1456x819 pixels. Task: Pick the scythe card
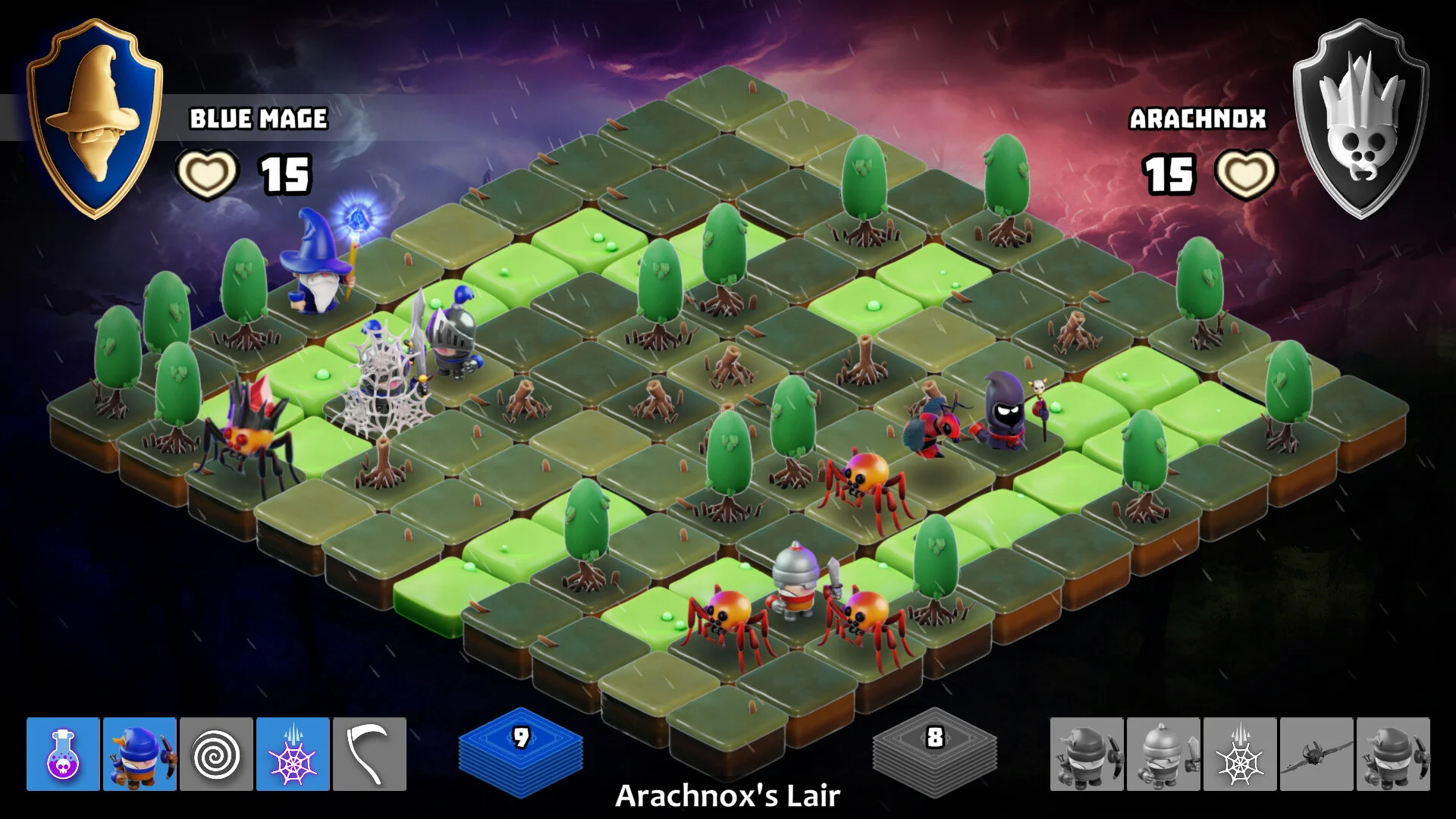pyautogui.click(x=369, y=755)
